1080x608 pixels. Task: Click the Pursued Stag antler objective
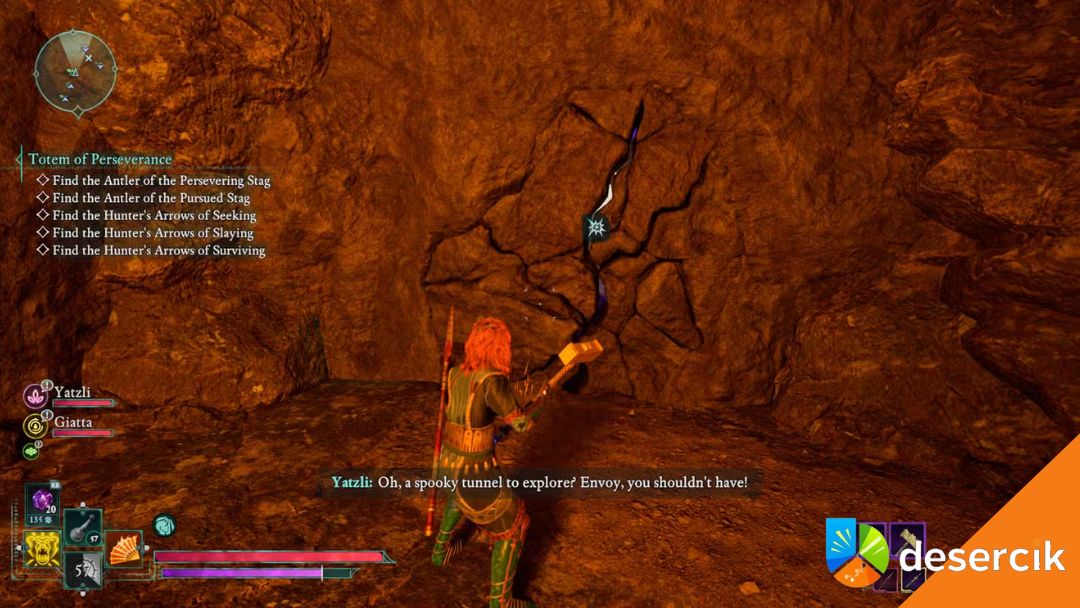pos(151,198)
